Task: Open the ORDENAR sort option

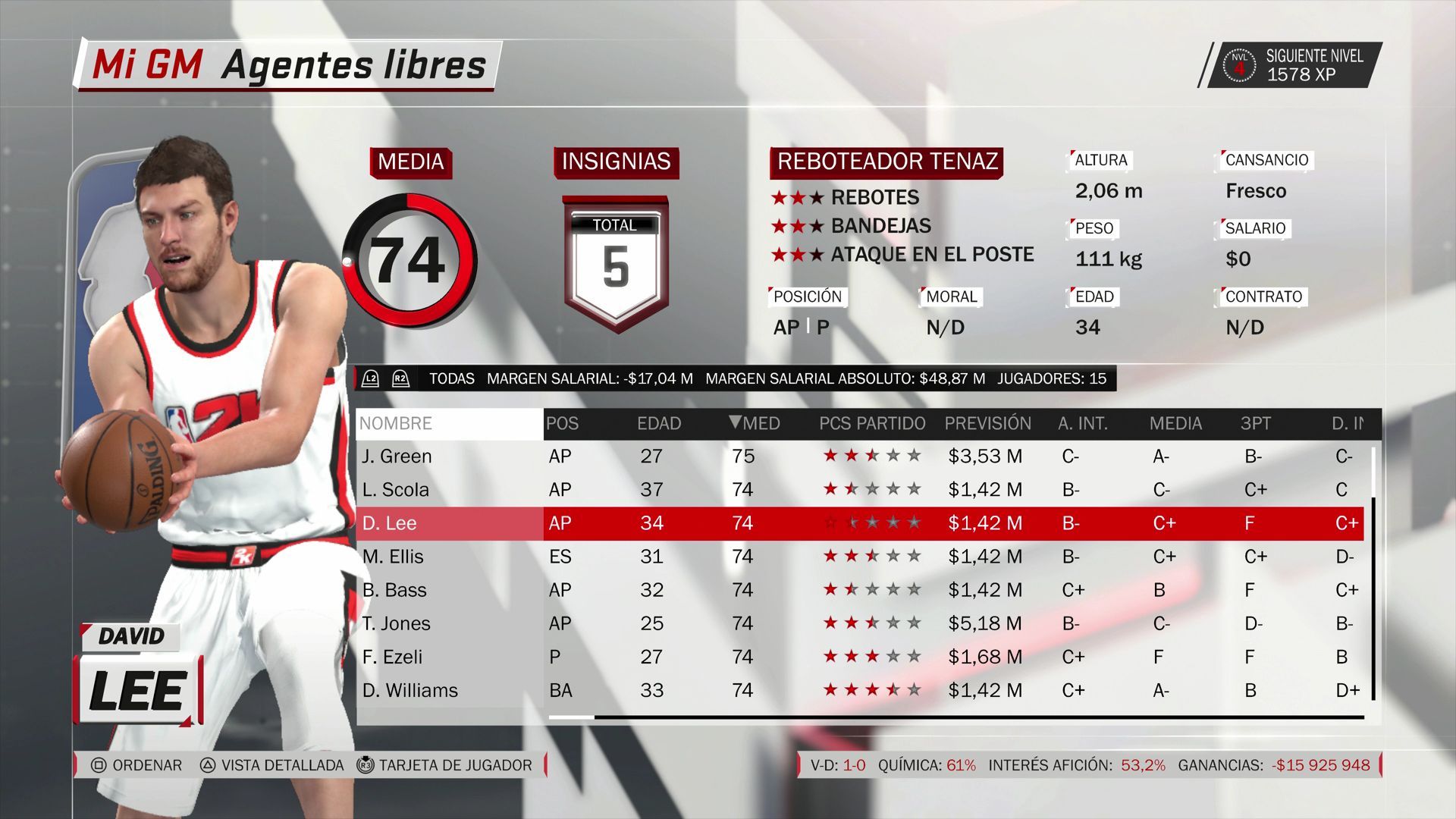Action: [x=137, y=765]
